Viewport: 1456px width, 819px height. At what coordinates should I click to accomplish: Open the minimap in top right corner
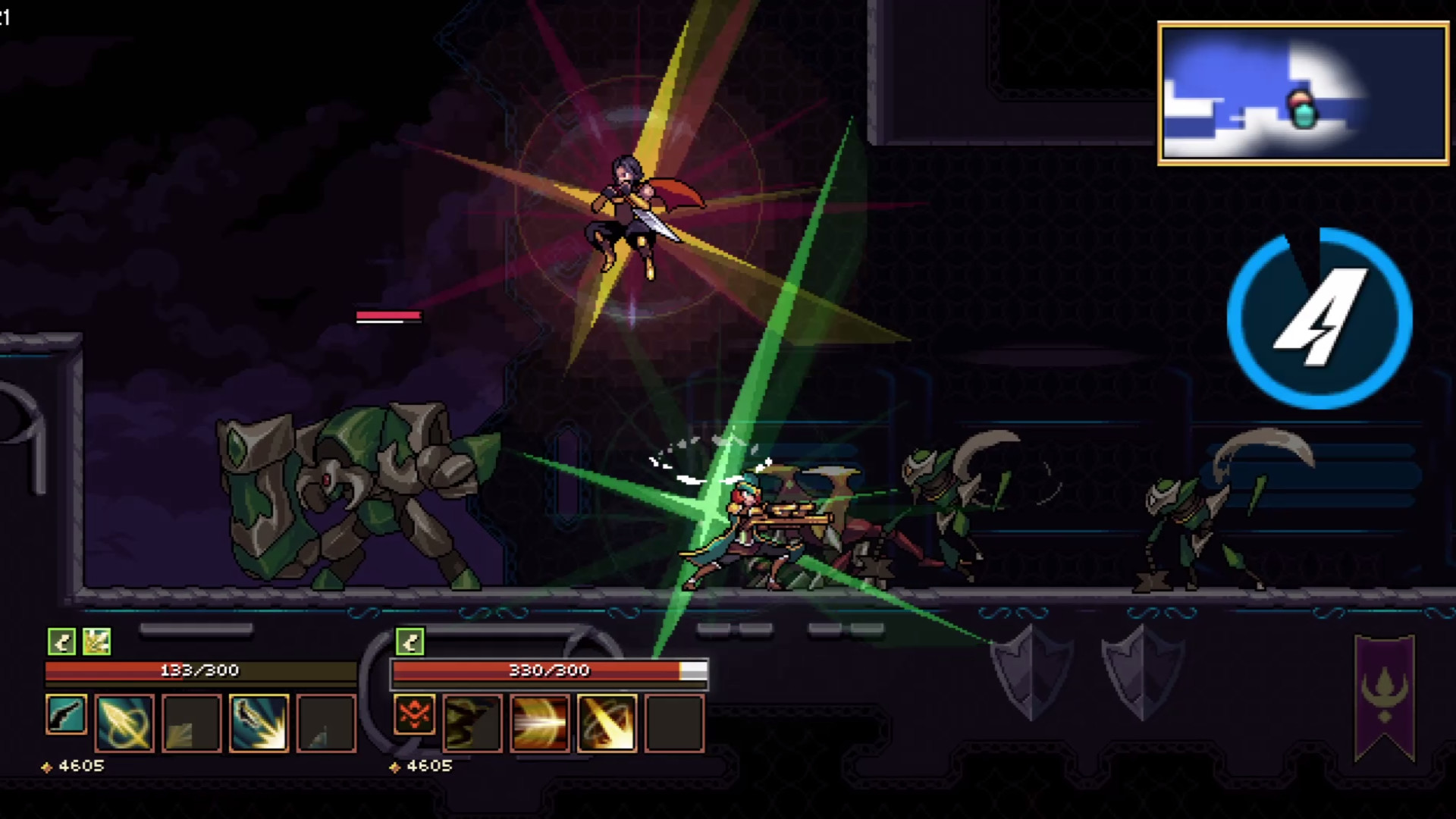click(x=1301, y=91)
